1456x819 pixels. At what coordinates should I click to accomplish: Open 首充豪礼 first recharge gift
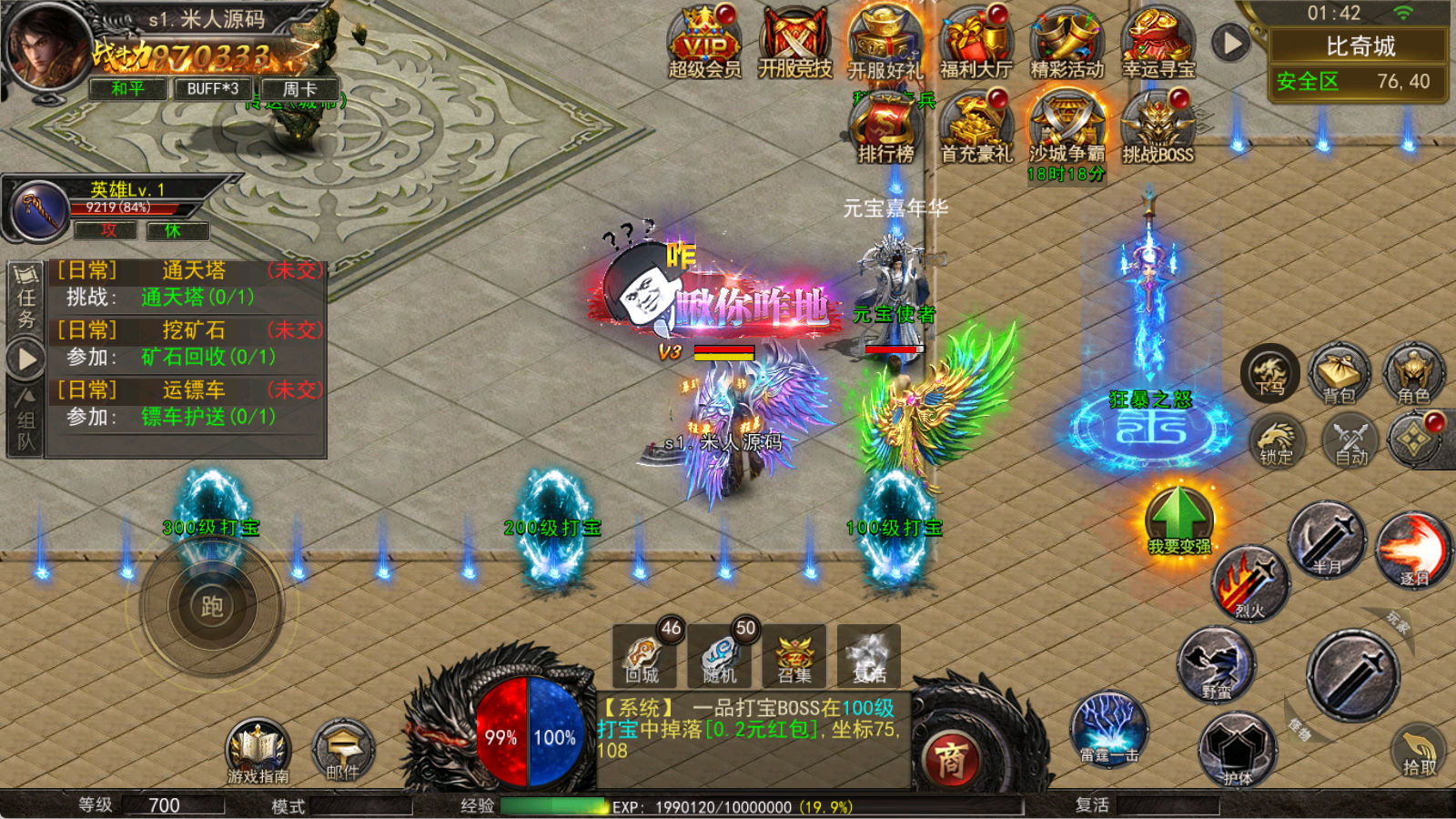pos(976,129)
